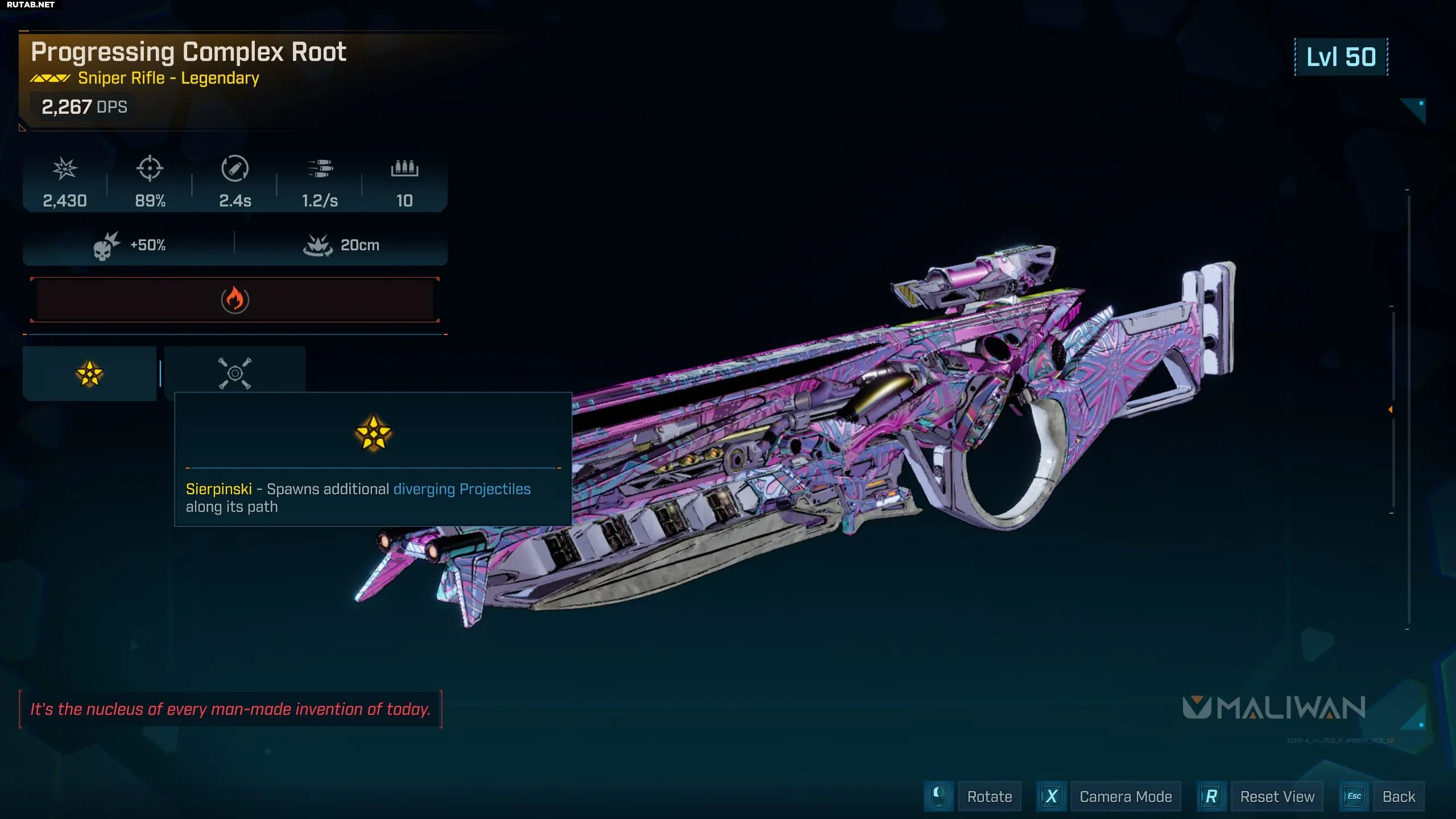Activate Camera Mode

(x=1125, y=797)
